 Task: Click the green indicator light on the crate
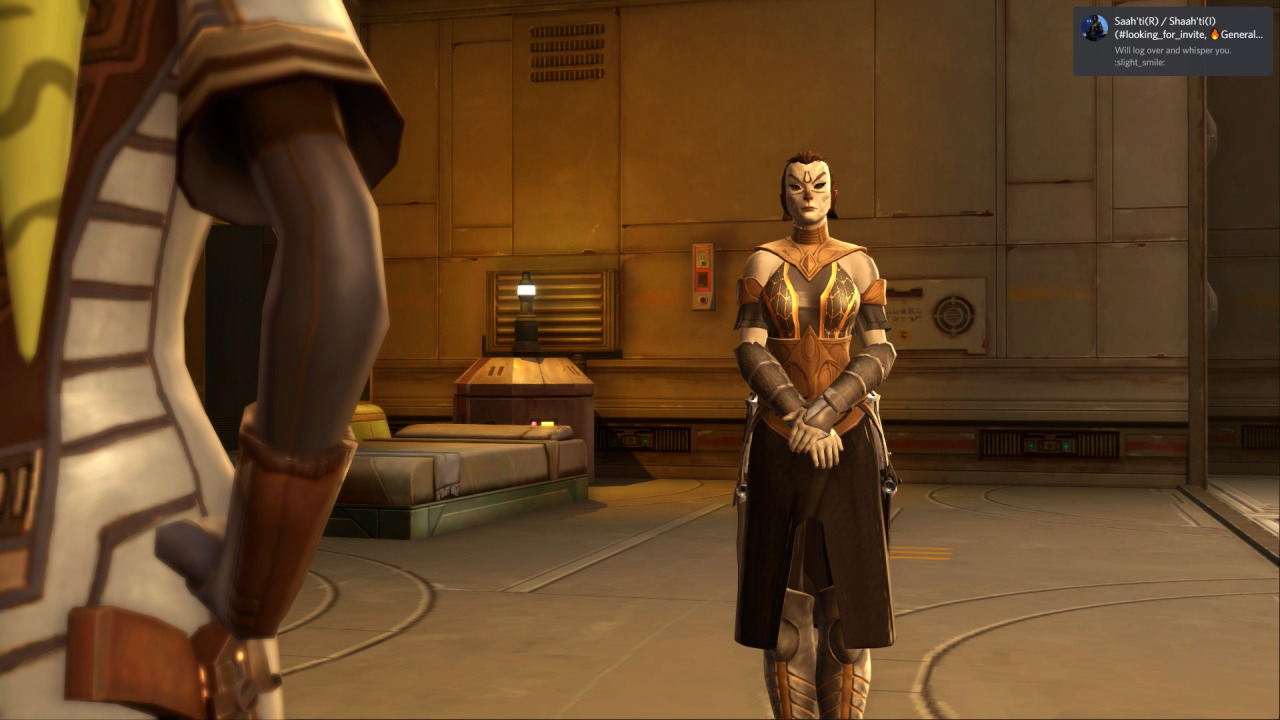click(548, 423)
